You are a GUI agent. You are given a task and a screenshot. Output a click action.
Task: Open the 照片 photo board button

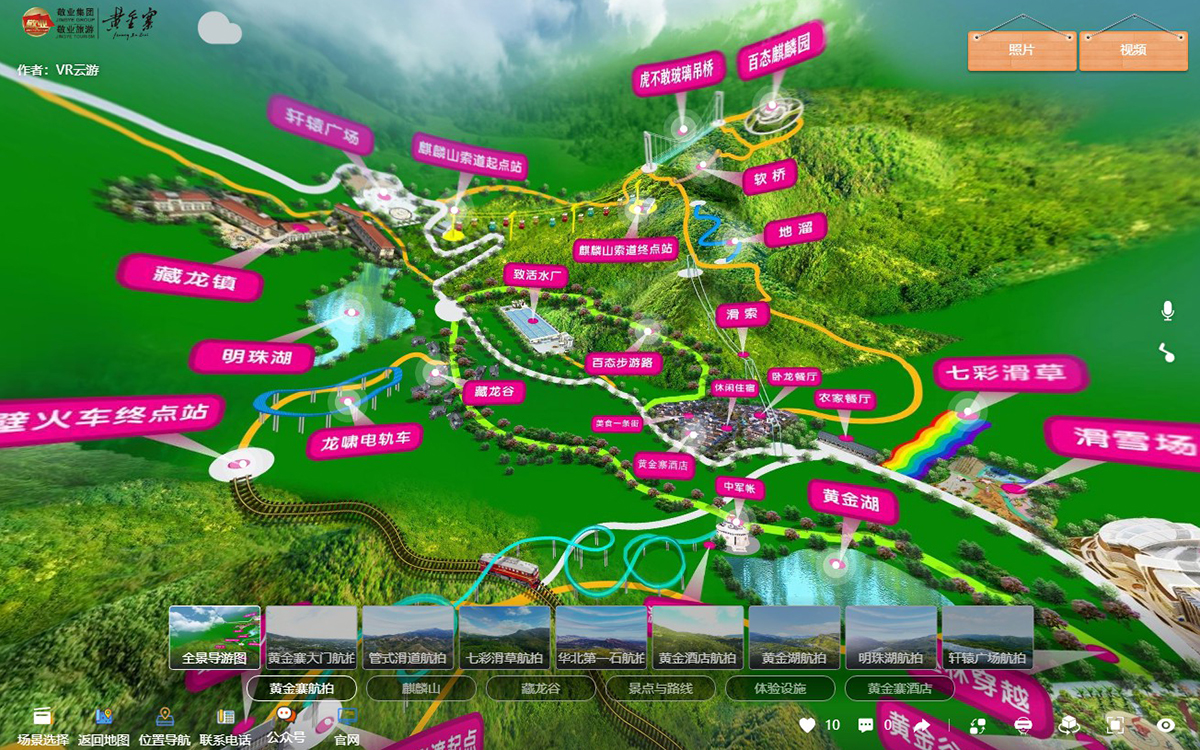(1022, 50)
